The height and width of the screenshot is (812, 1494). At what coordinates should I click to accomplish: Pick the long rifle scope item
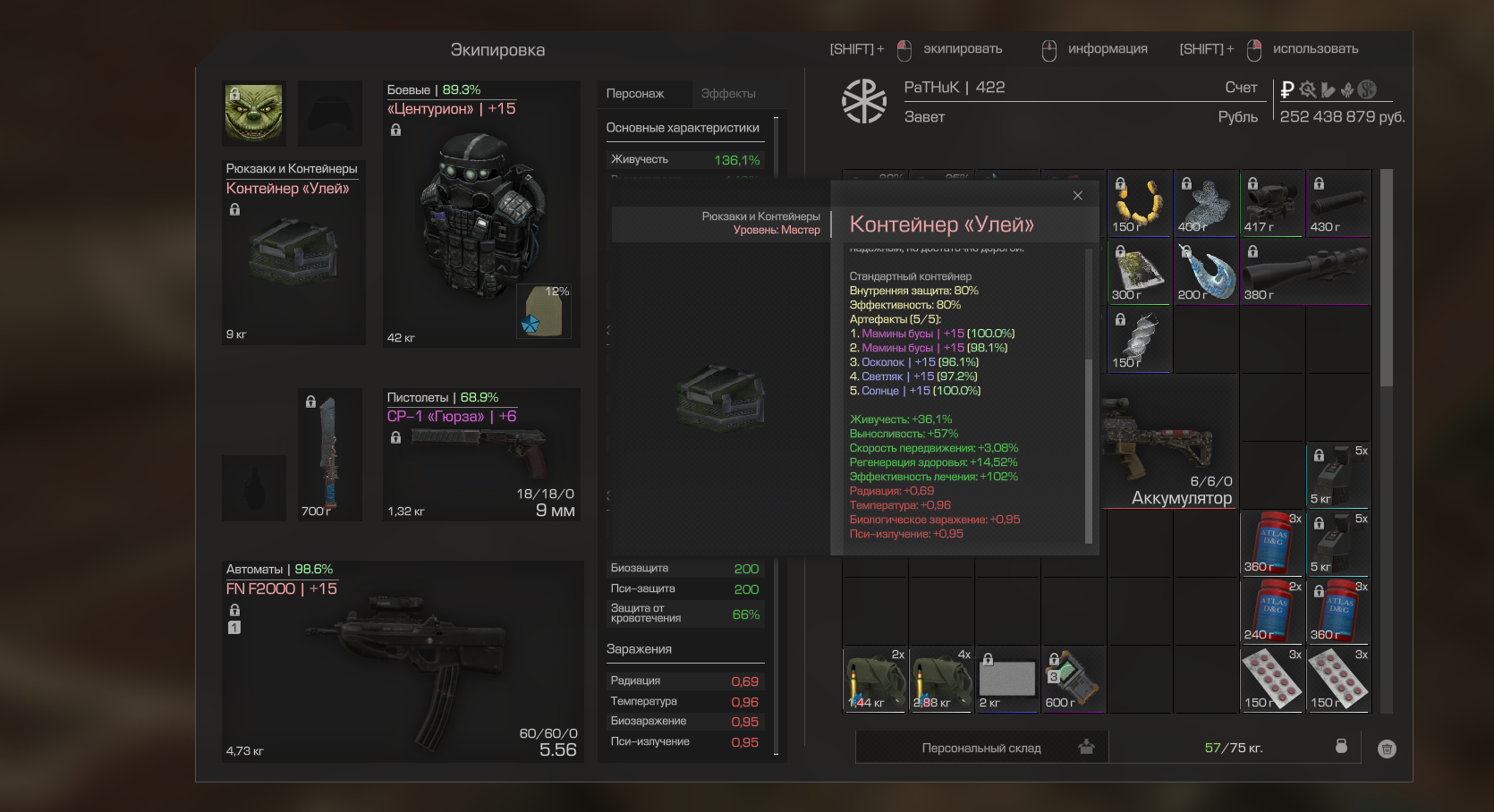tap(1304, 271)
